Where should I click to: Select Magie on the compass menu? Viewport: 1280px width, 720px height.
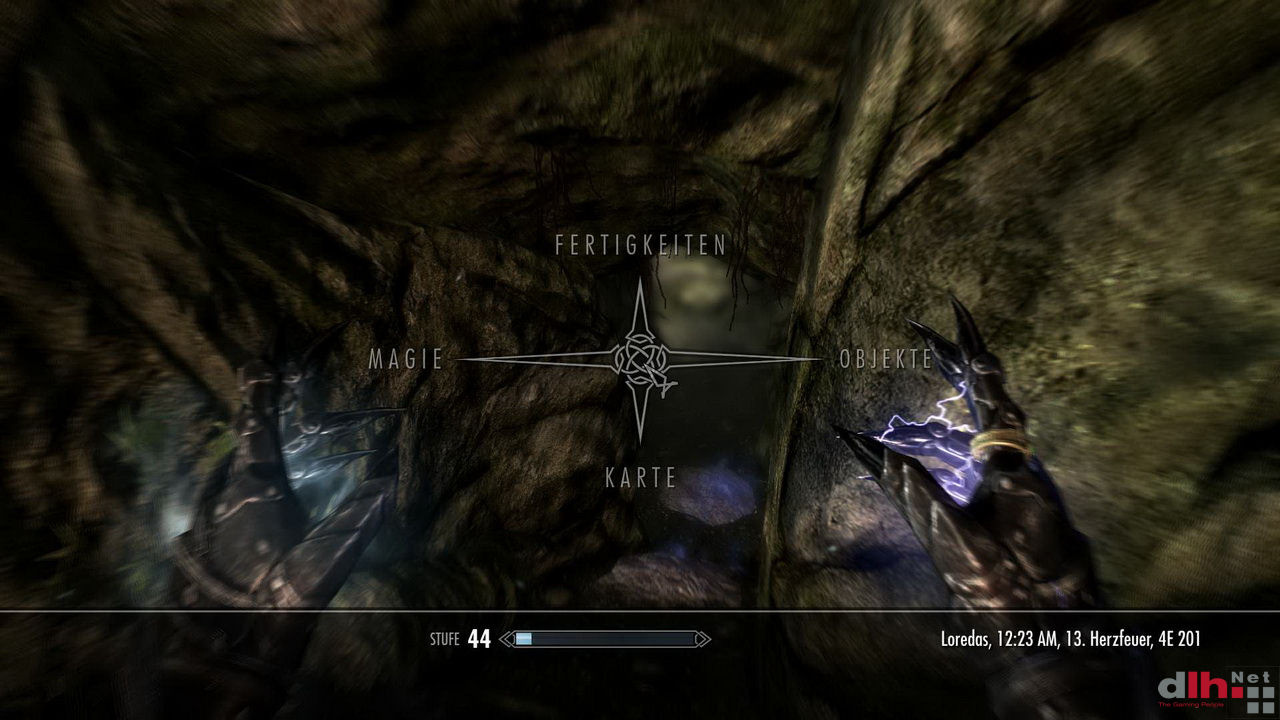(406, 360)
